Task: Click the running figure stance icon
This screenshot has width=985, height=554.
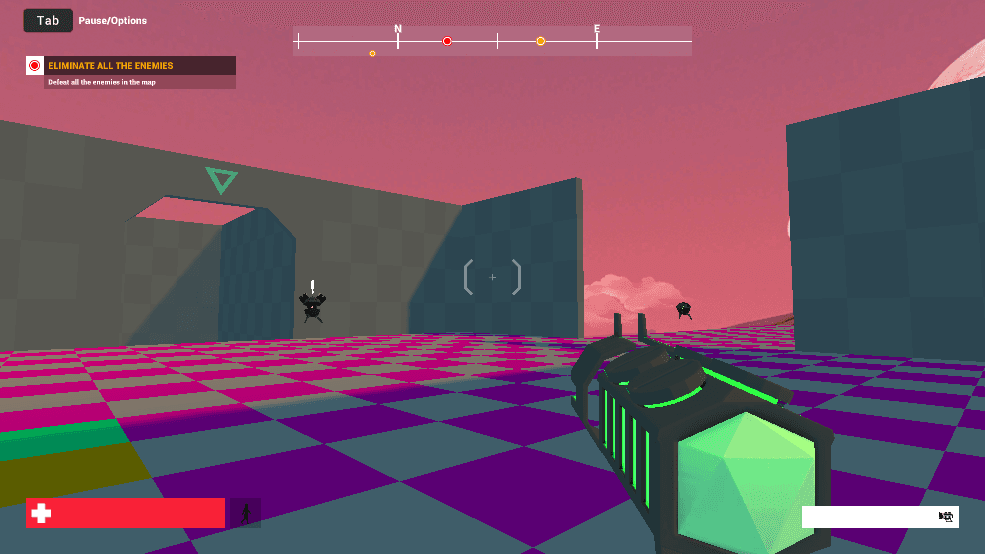Action: (x=245, y=513)
